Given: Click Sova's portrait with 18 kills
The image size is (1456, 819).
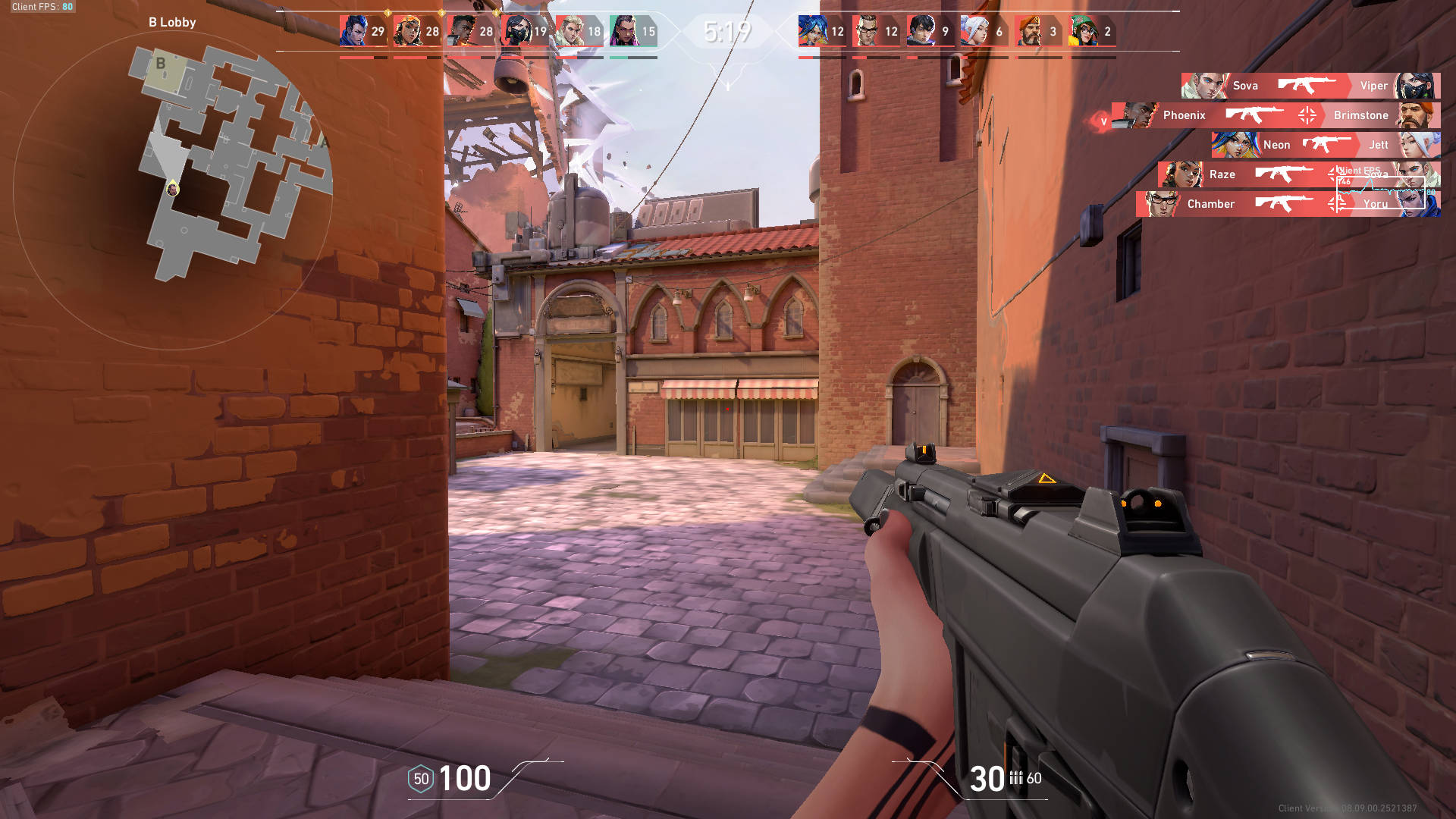Looking at the screenshot, I should 570,31.
